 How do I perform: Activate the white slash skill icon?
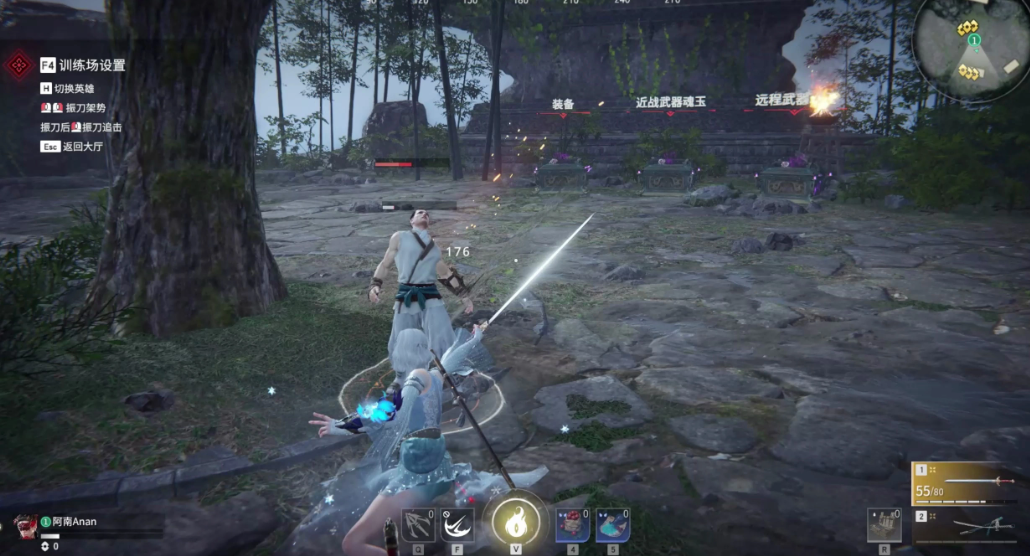coord(457,525)
